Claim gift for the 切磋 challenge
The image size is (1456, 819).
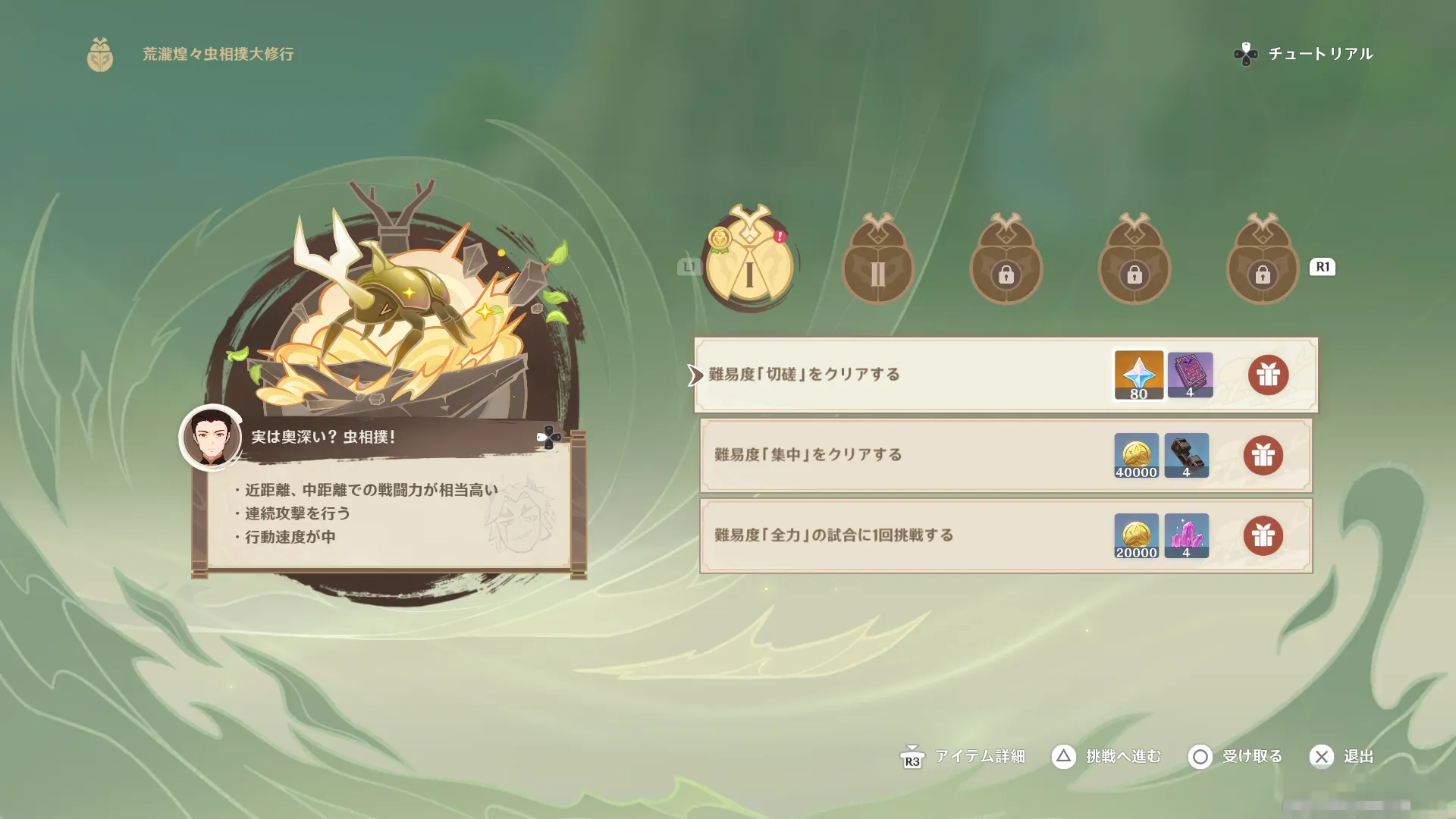[x=1268, y=375]
